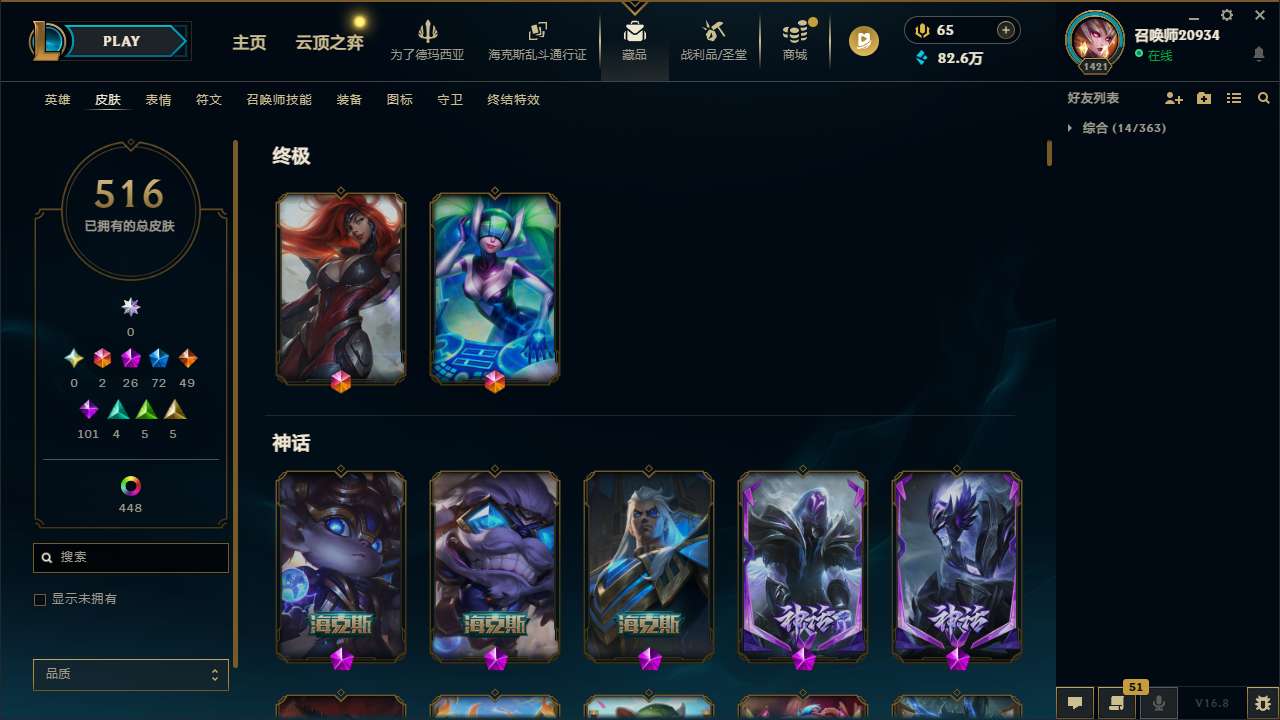Toggle the 显示未拥有 checkbox
This screenshot has width=1280, height=720.
point(40,599)
